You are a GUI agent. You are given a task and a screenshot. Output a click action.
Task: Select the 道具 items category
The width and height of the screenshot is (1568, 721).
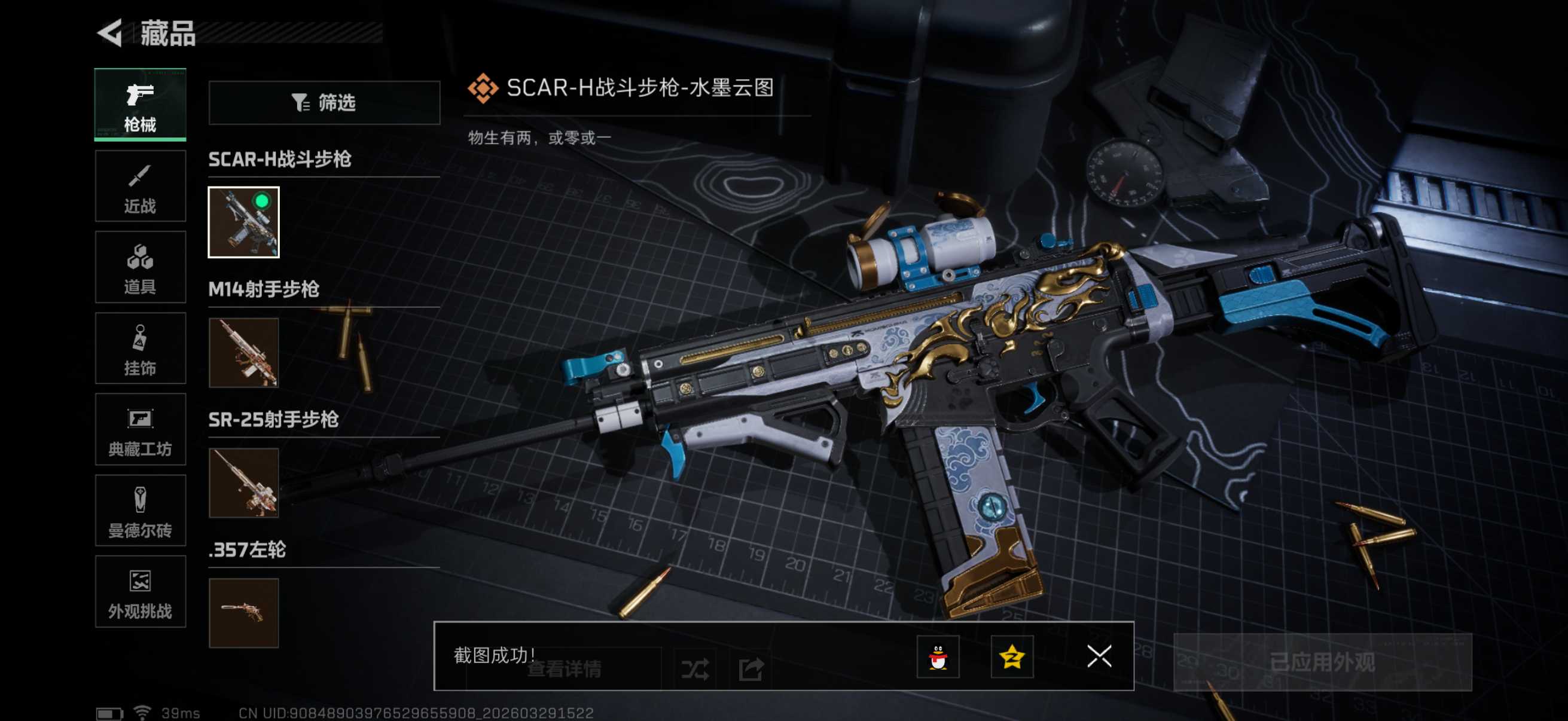point(140,267)
